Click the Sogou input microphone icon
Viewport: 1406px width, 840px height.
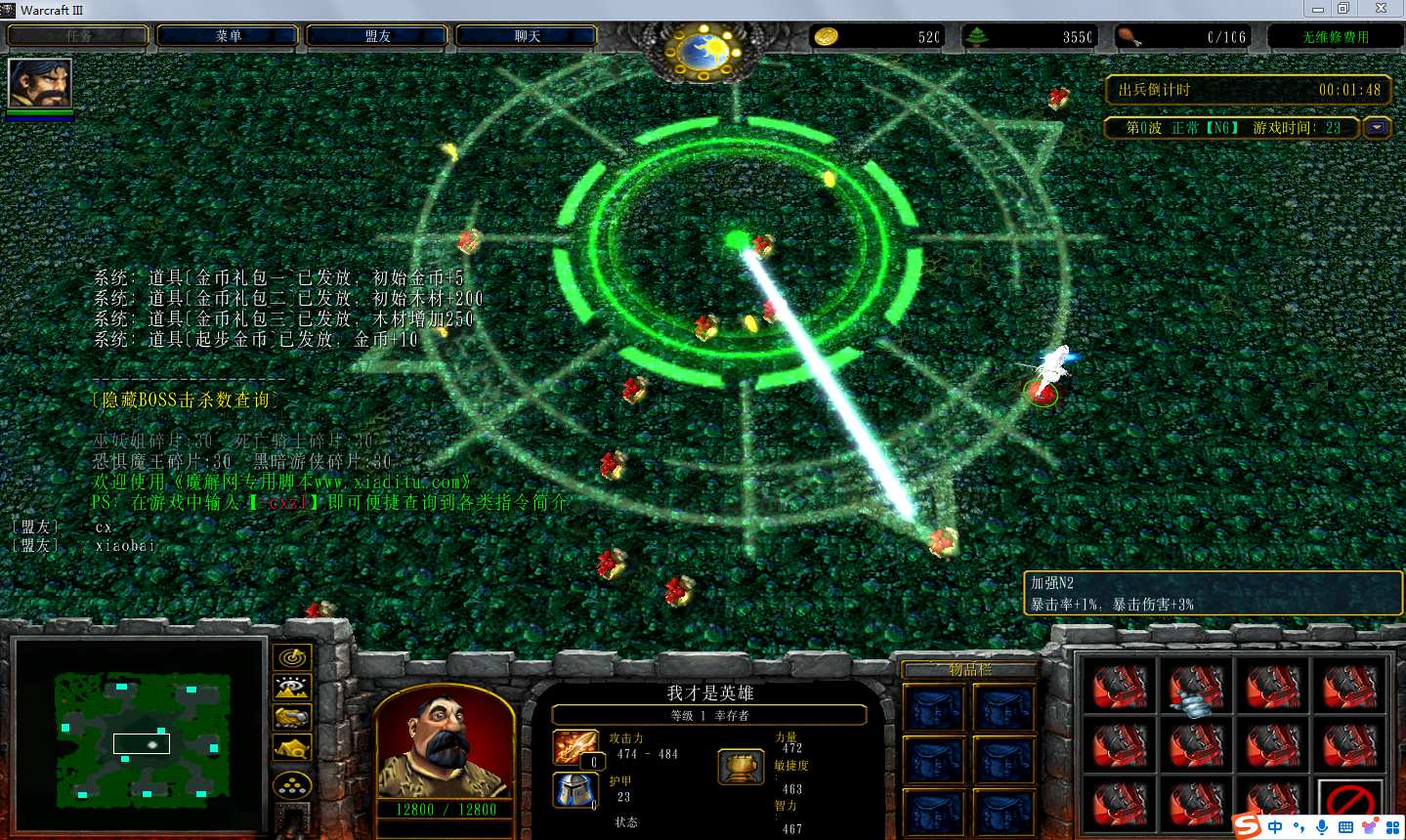click(1322, 827)
